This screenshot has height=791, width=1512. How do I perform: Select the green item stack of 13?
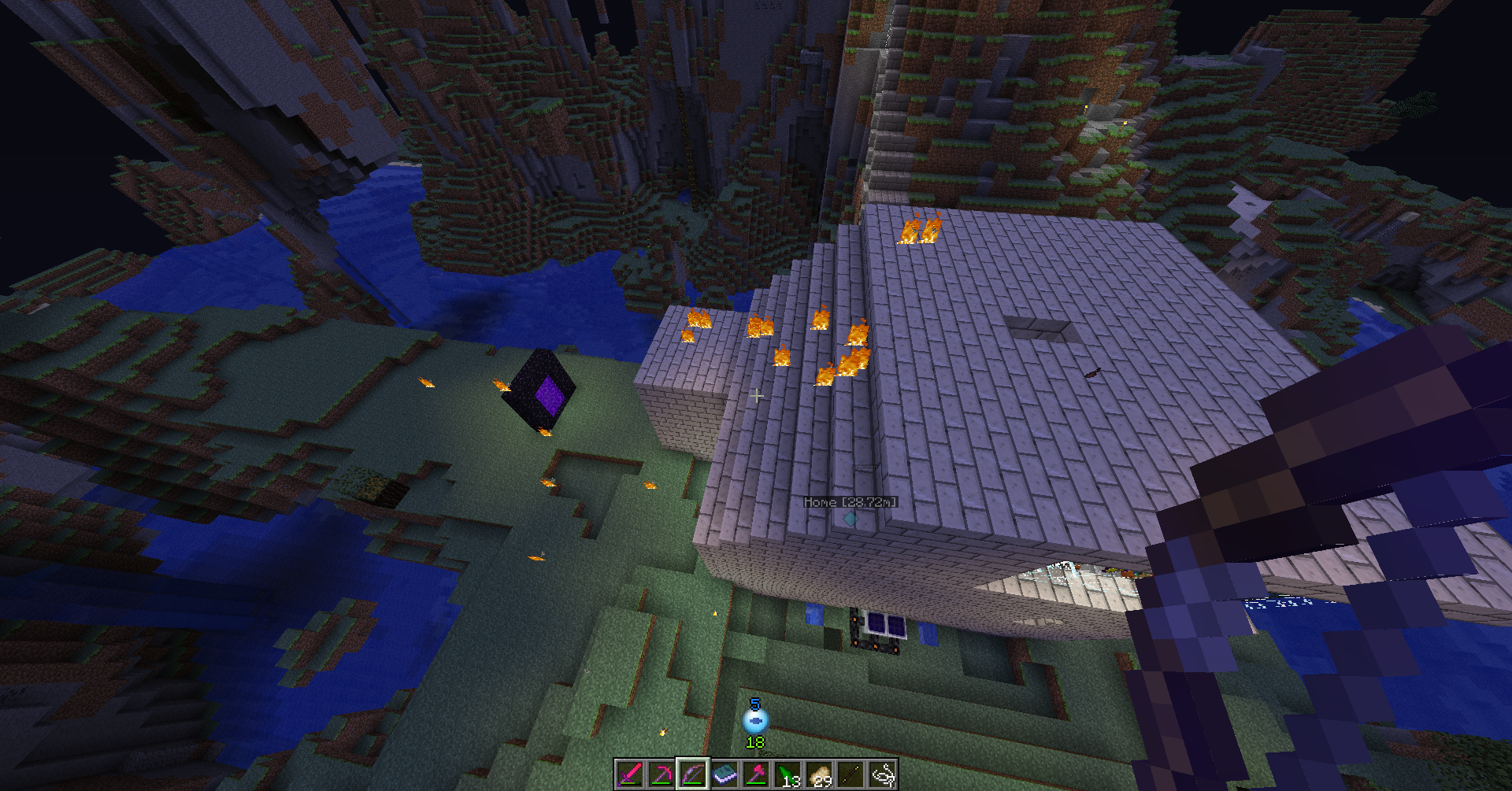(787, 774)
